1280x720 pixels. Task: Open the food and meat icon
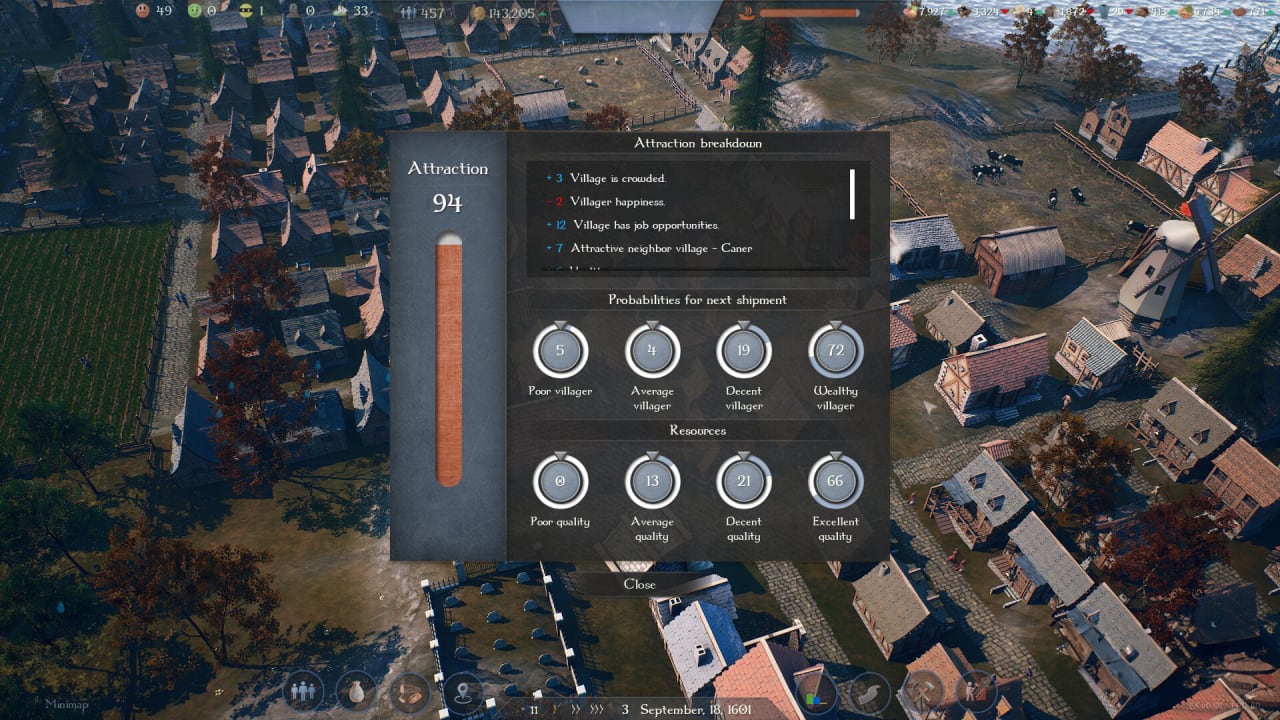(409, 690)
